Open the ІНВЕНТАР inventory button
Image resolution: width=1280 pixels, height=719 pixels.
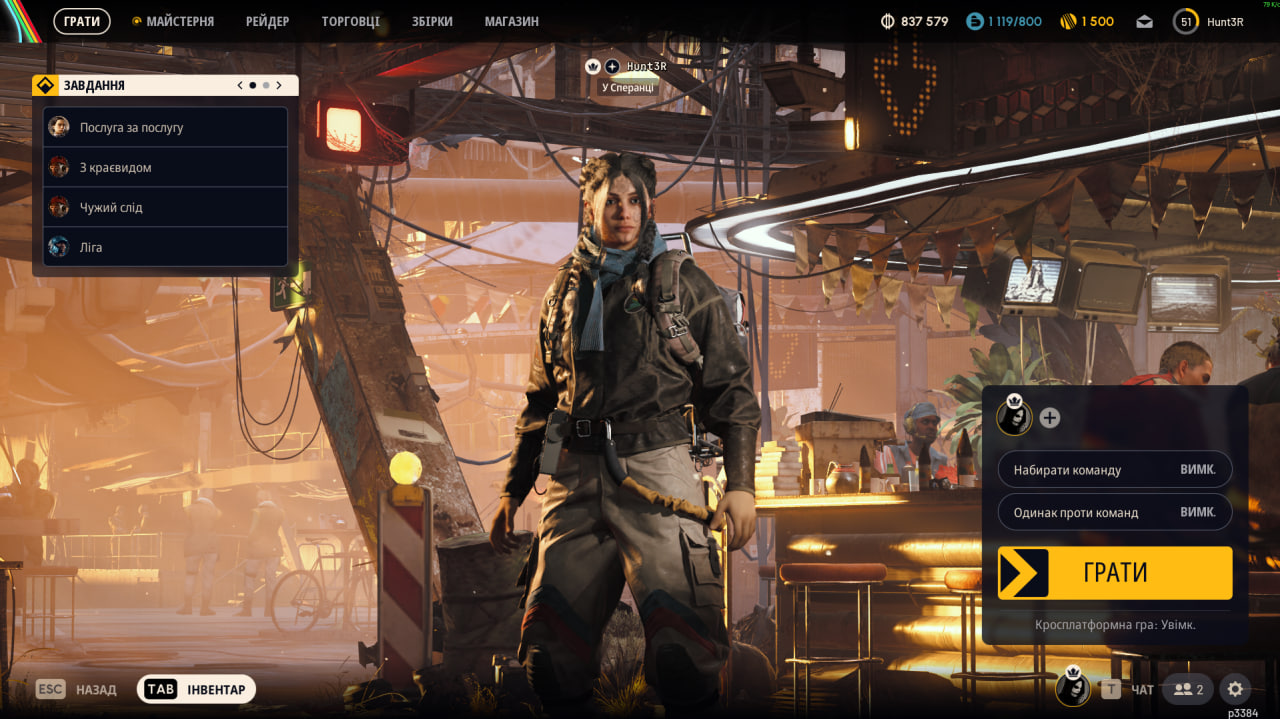click(197, 689)
